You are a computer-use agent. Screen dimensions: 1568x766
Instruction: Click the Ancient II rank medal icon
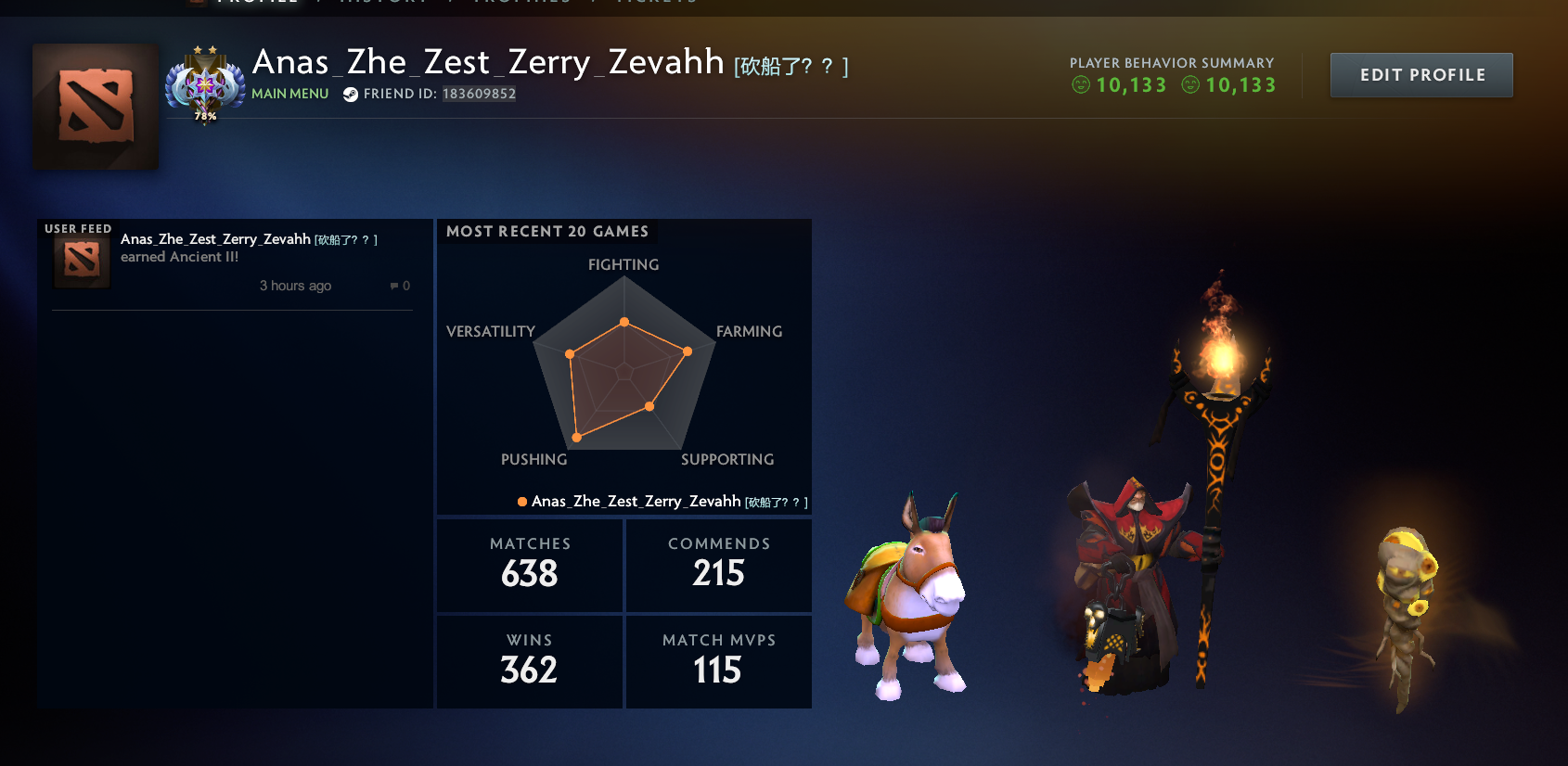[206, 83]
